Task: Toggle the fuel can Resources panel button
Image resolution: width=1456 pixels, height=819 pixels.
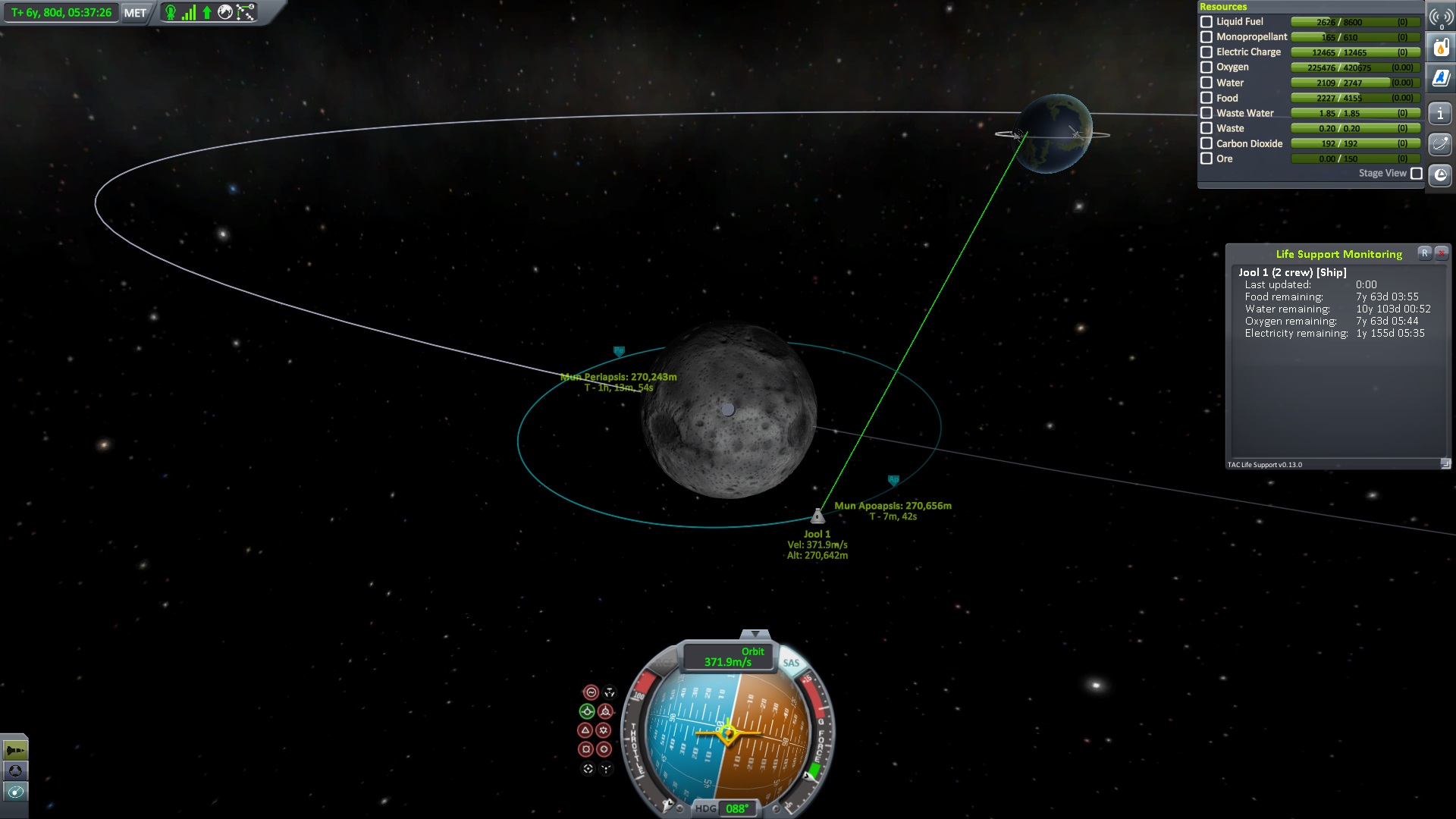Action: 1441,48
